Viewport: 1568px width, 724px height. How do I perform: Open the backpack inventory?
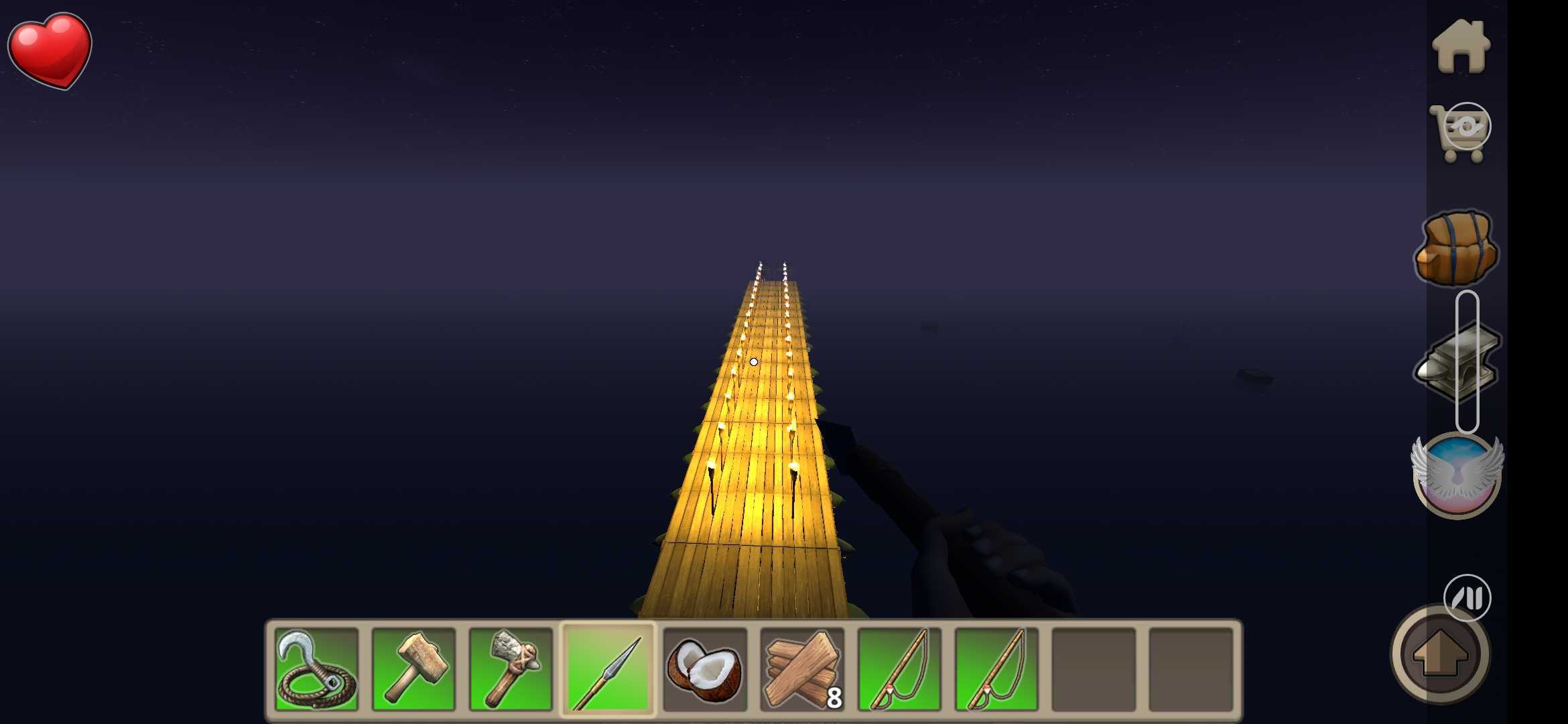(x=1457, y=248)
